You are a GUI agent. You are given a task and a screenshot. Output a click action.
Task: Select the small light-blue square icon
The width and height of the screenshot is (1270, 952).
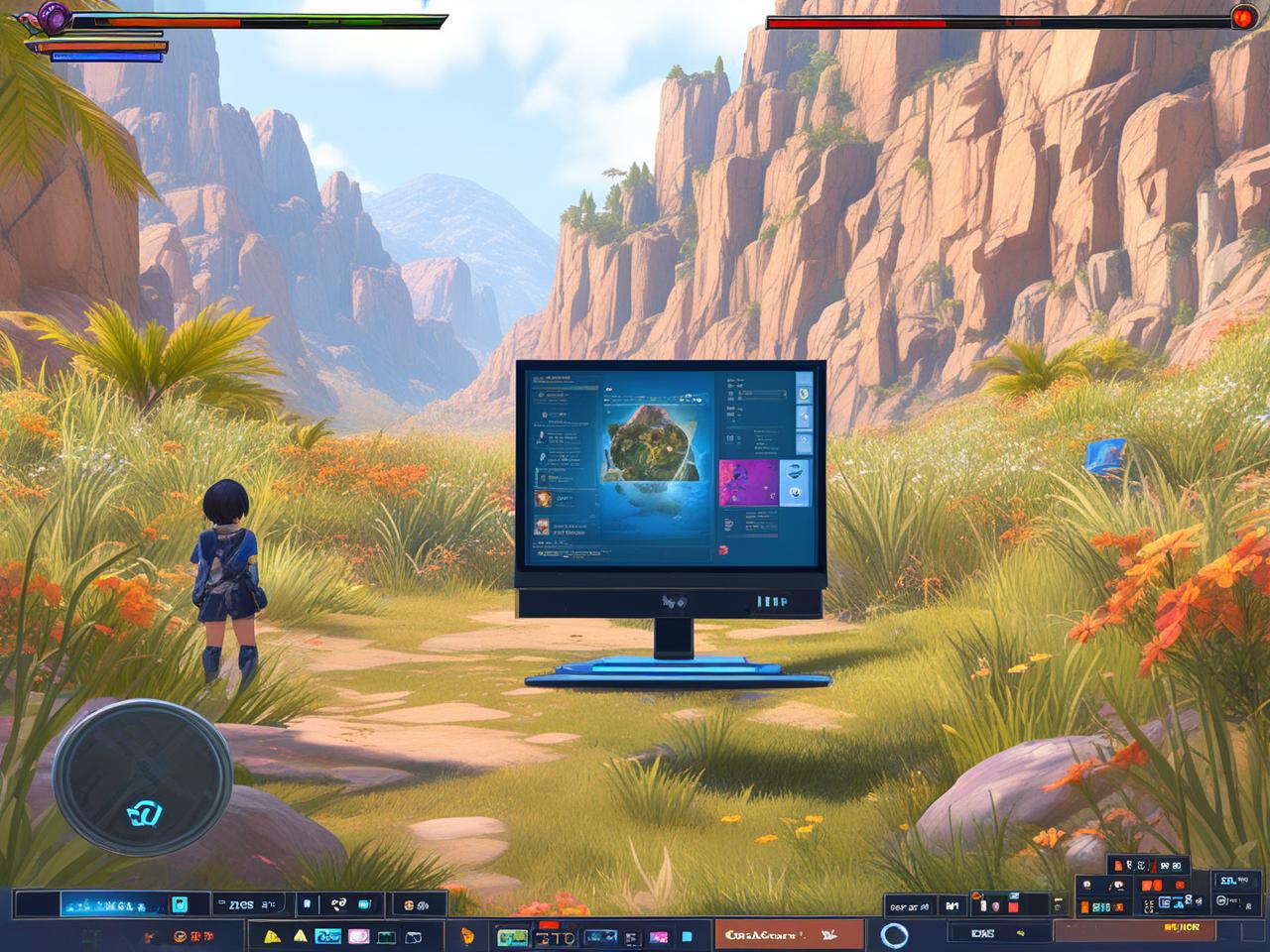(687, 936)
